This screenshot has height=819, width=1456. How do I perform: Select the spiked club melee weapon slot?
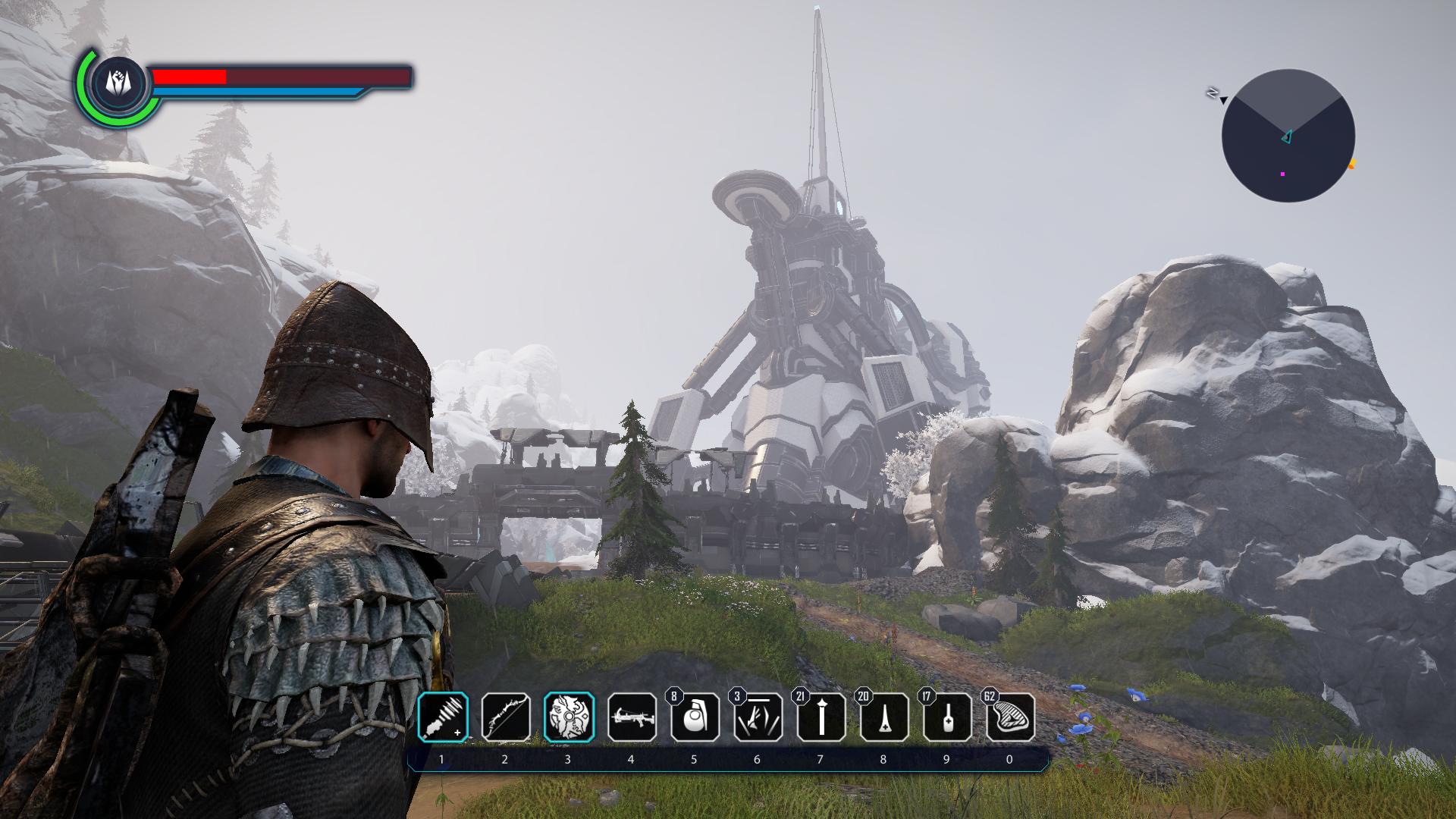(x=443, y=717)
